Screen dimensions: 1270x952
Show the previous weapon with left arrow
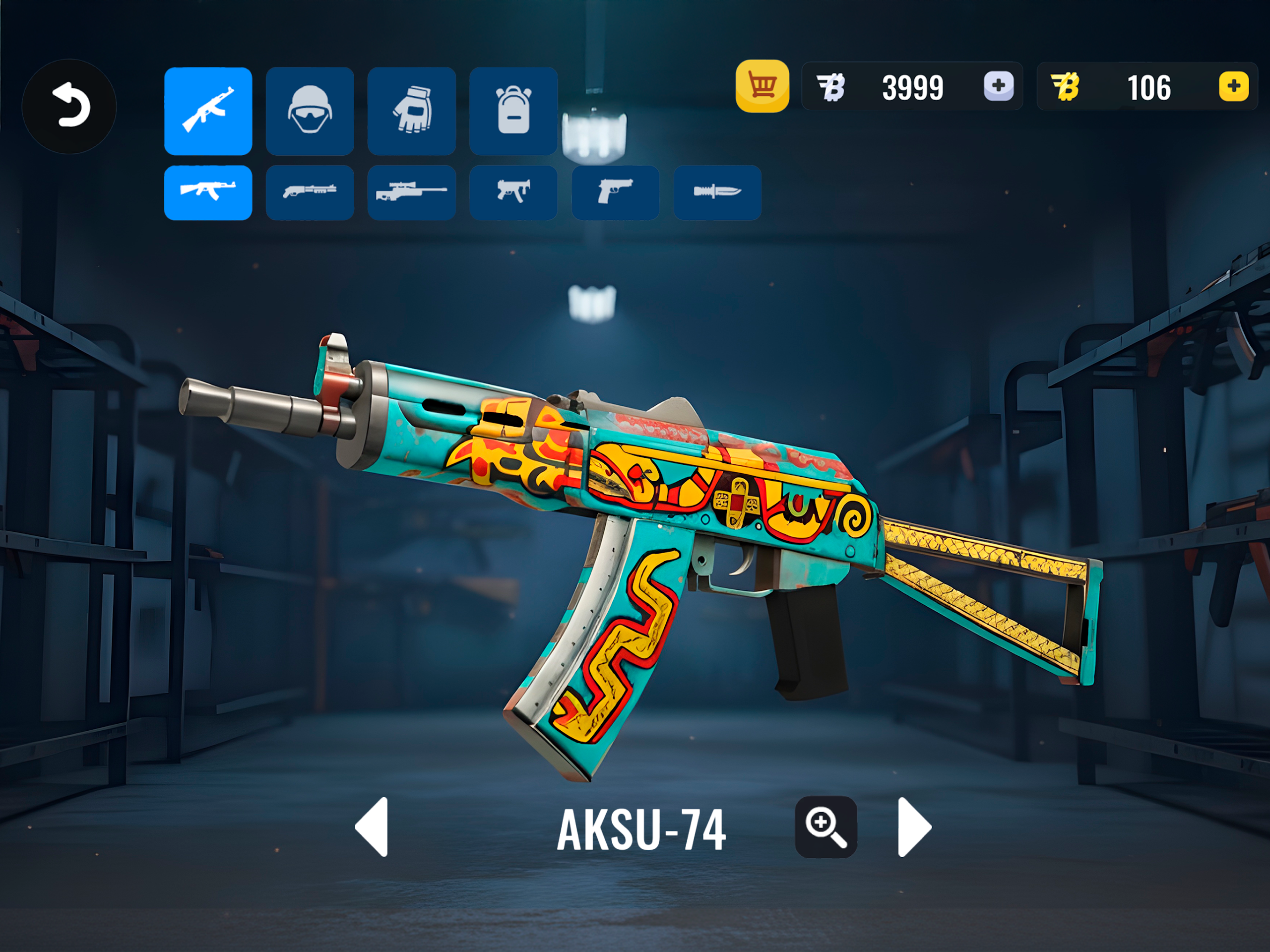(x=373, y=827)
